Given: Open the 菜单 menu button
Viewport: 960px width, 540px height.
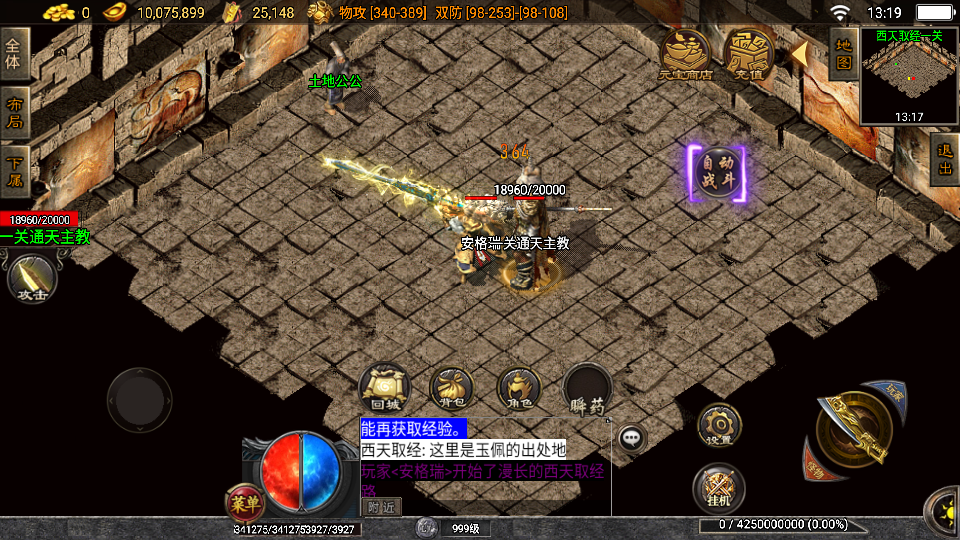Looking at the screenshot, I should coord(246,503).
